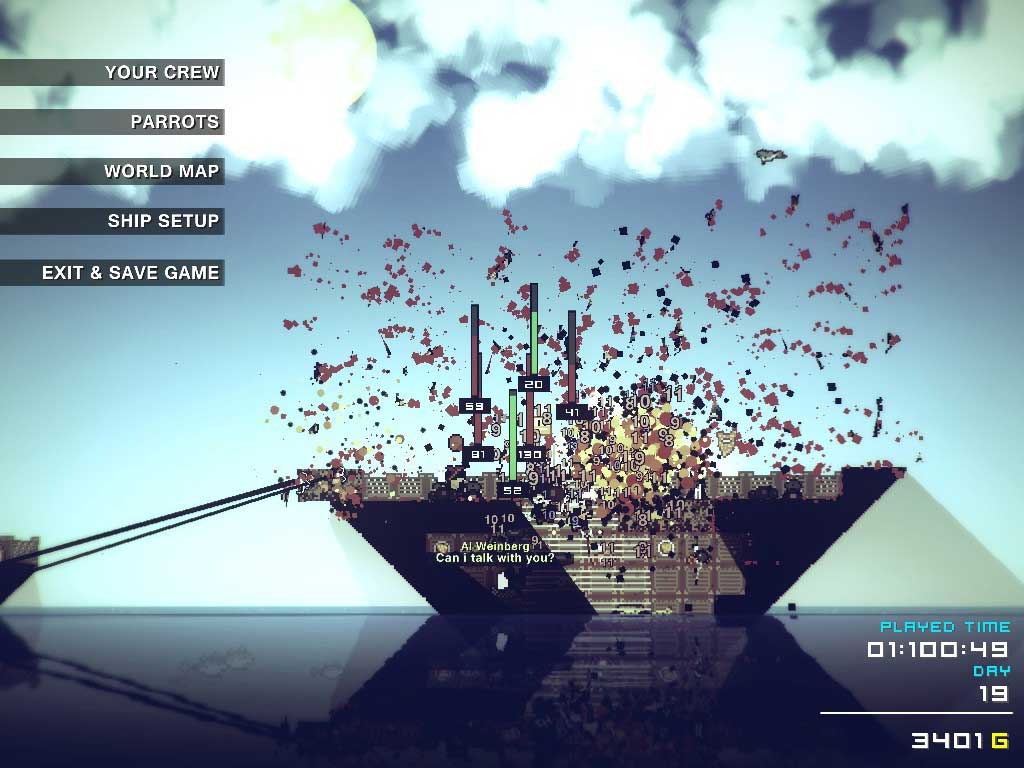Go to Ship Setup
The height and width of the screenshot is (768, 1024).
163,221
